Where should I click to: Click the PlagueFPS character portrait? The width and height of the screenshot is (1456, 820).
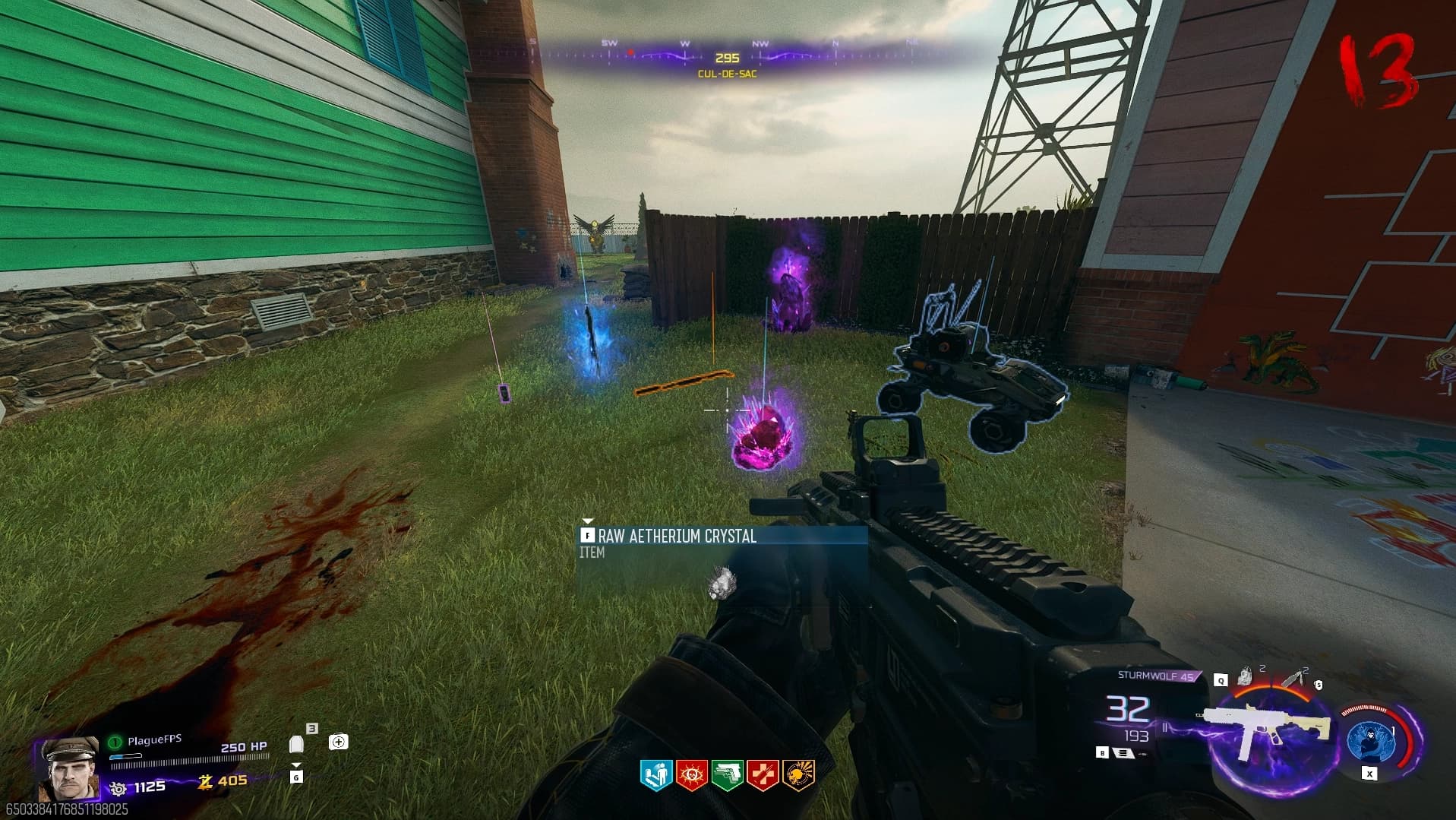pyautogui.click(x=69, y=768)
